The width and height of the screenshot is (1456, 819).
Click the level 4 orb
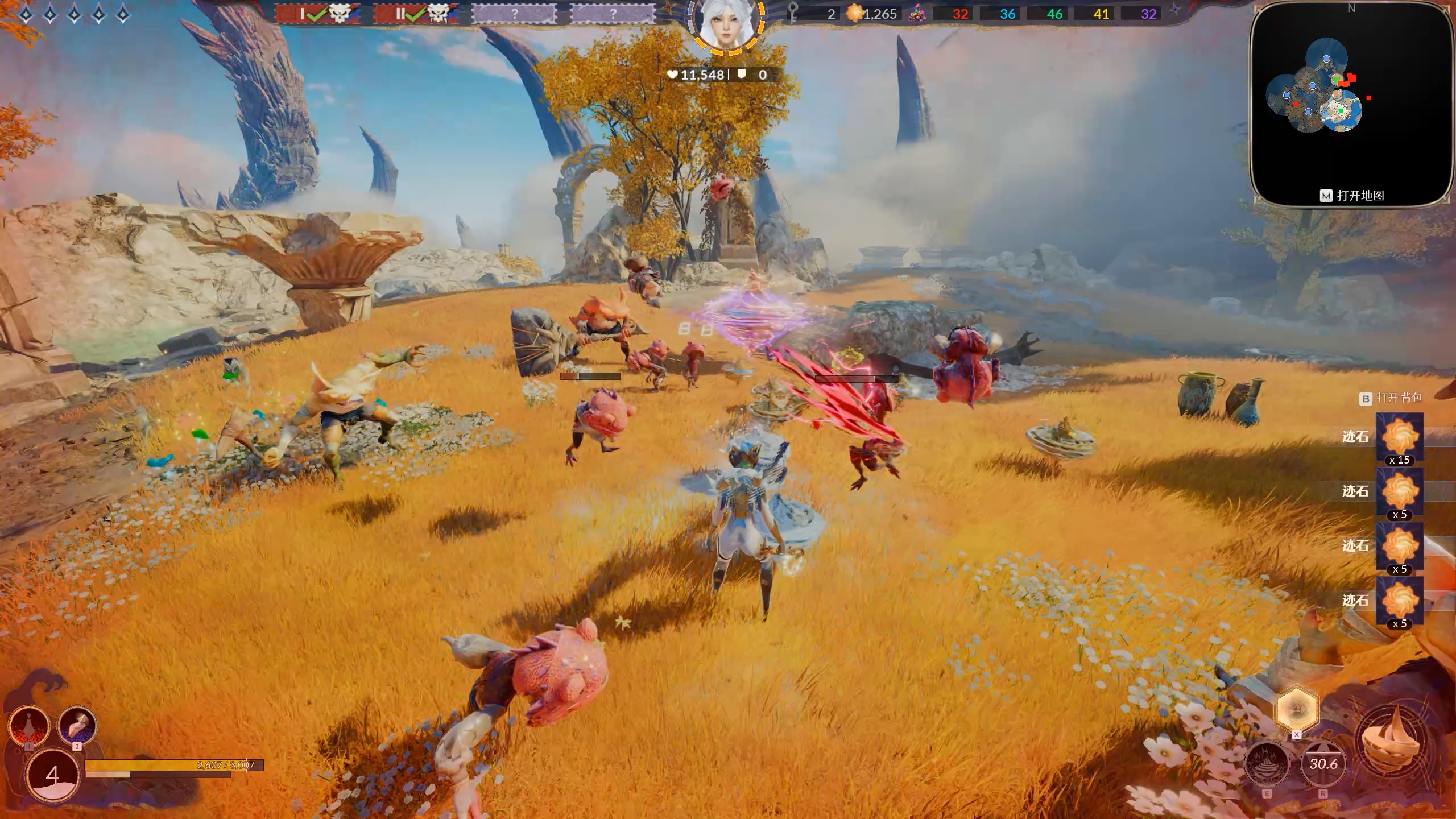tap(53, 775)
